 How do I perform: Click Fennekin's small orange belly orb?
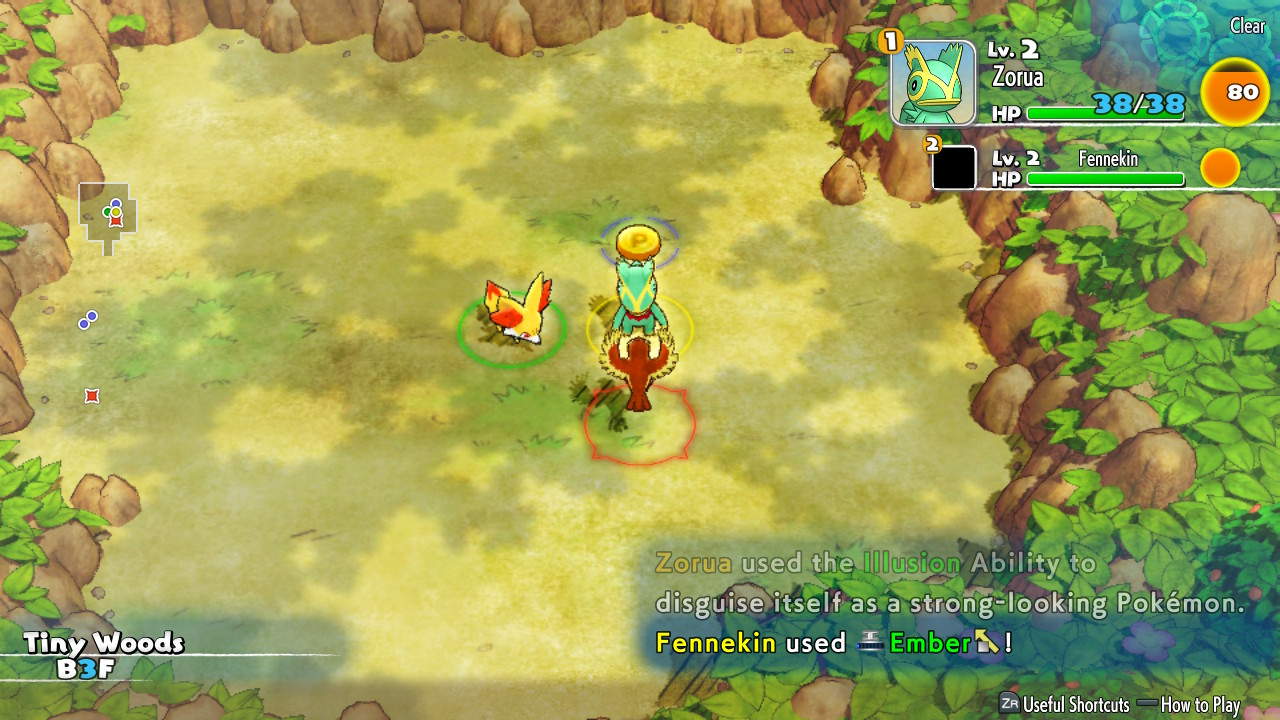pos(1219,168)
